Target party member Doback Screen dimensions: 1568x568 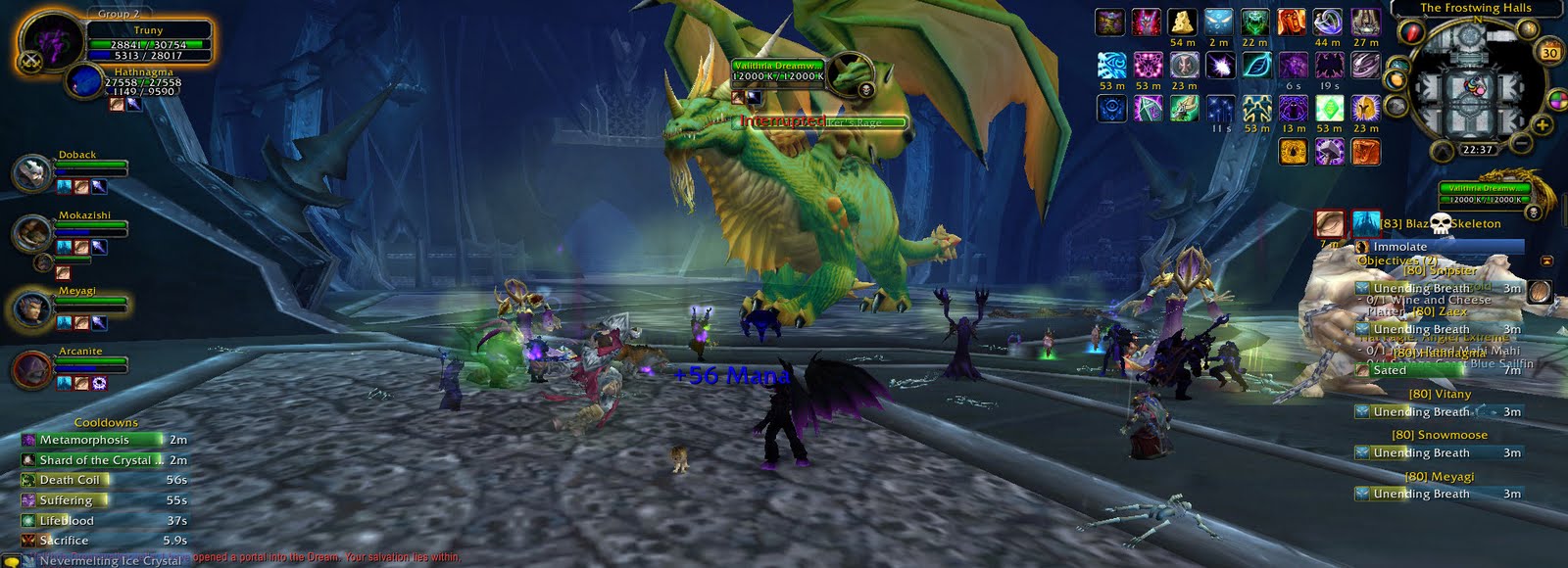click(x=33, y=174)
